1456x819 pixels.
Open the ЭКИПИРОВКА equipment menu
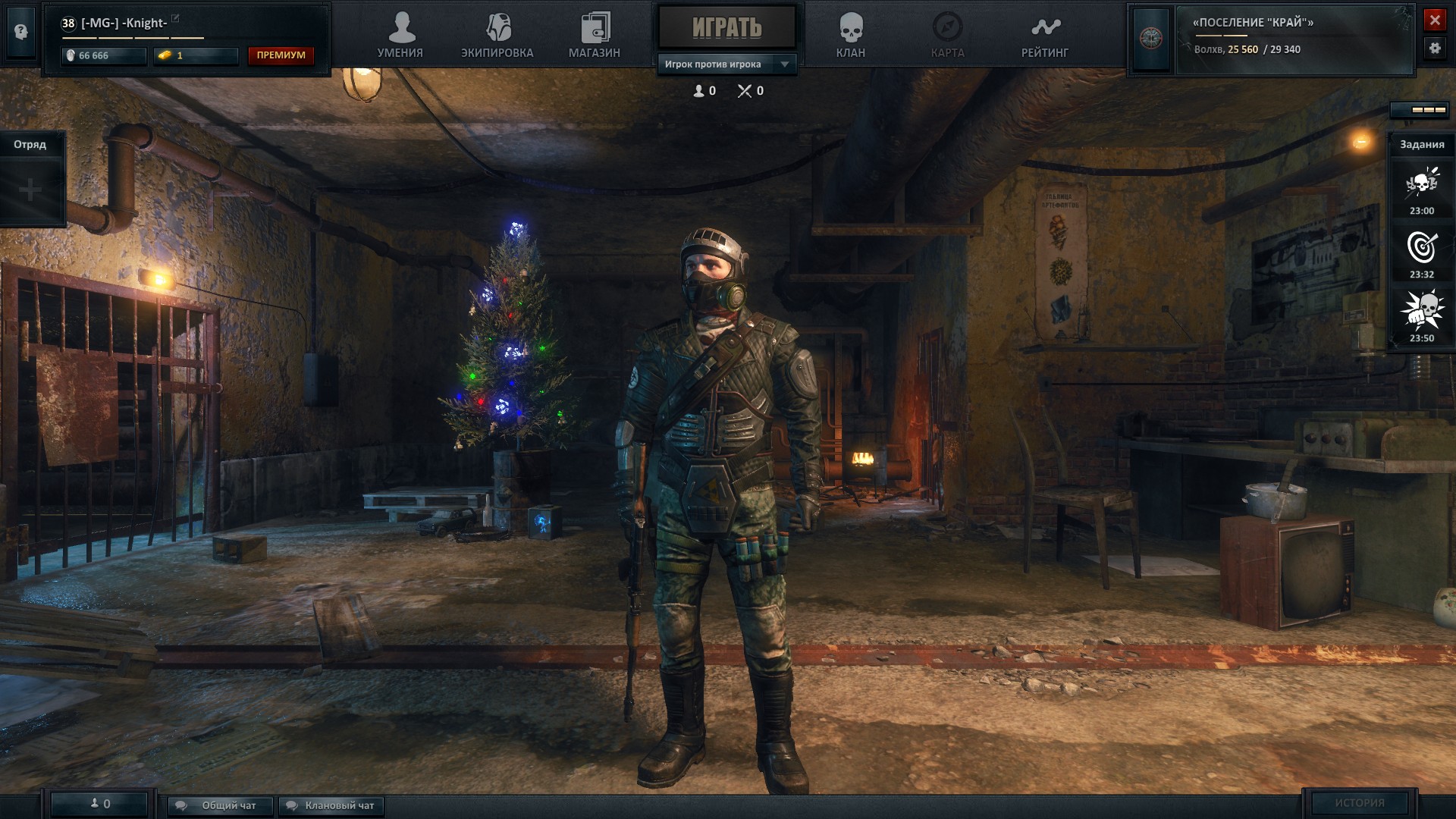point(497,36)
